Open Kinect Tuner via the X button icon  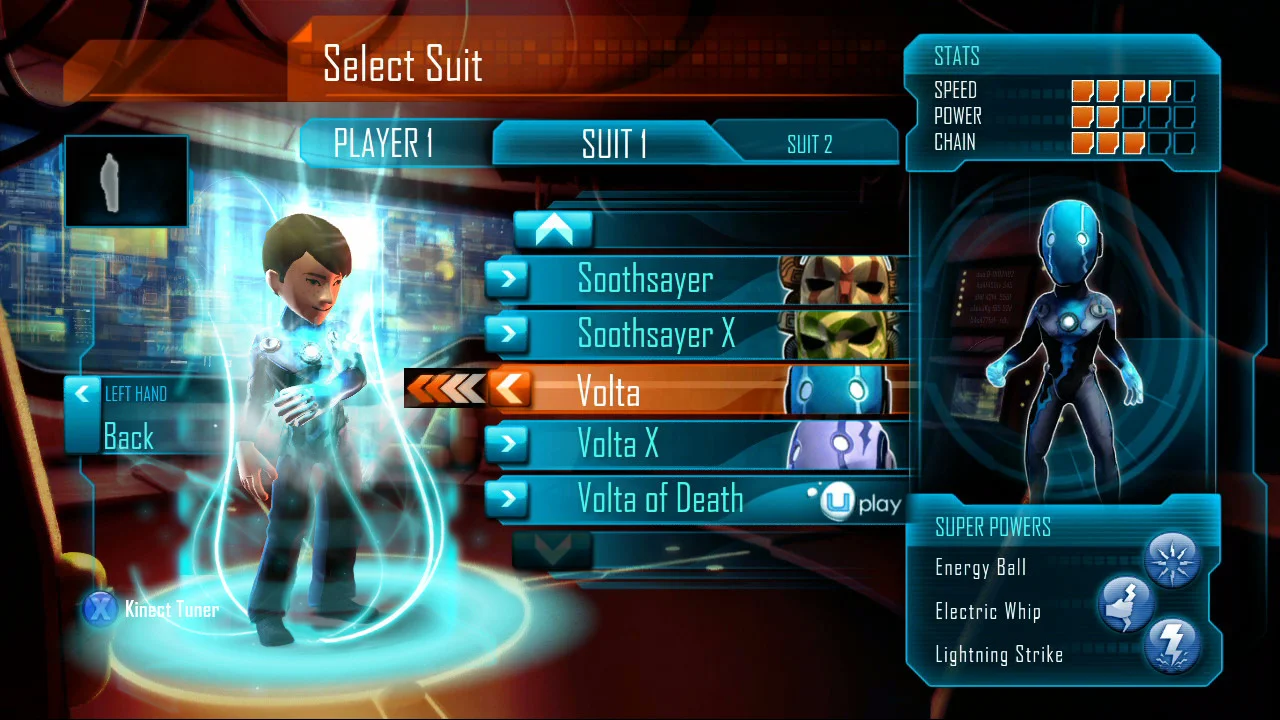[100, 609]
